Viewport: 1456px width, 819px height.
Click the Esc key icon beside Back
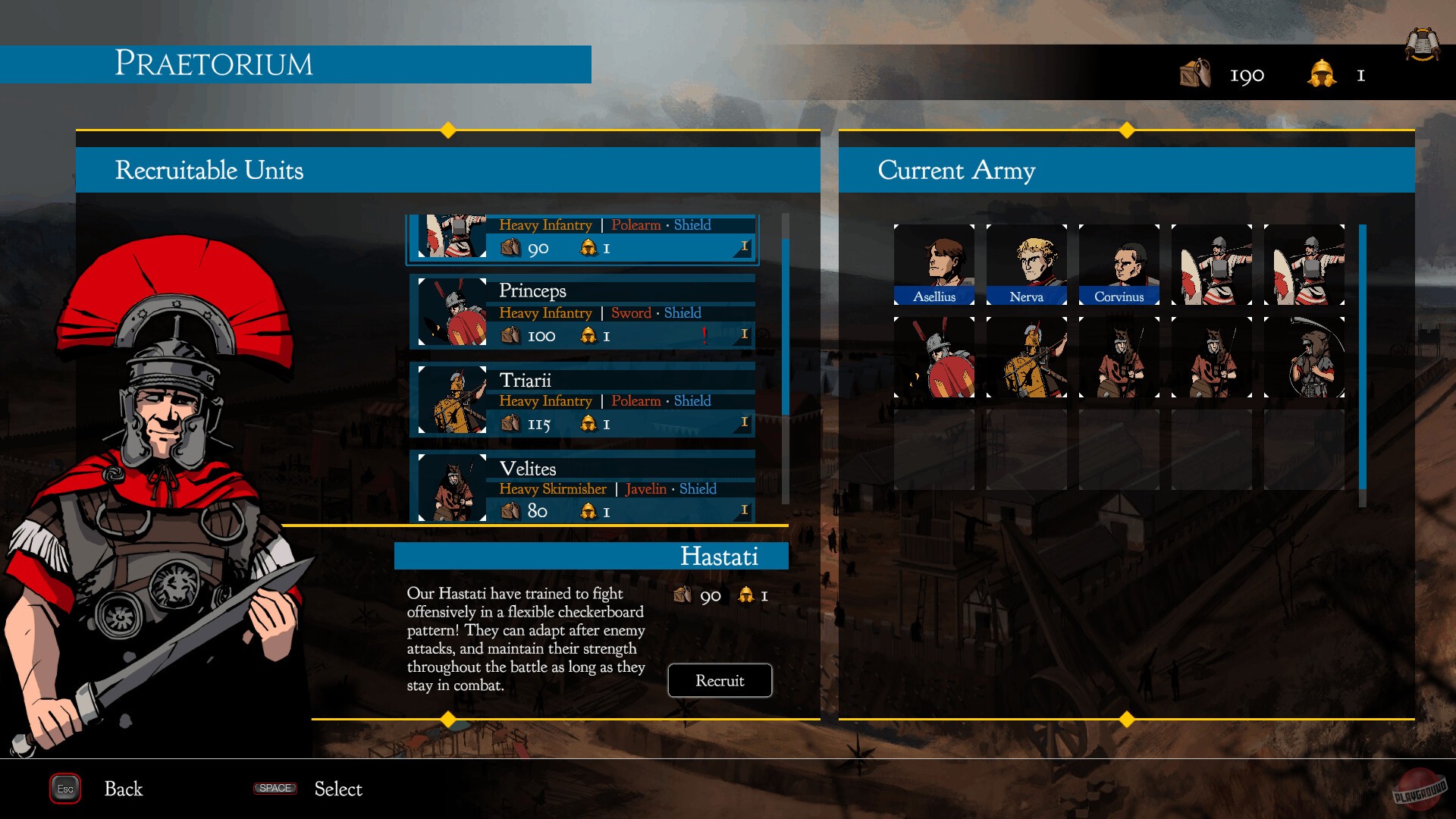(64, 789)
